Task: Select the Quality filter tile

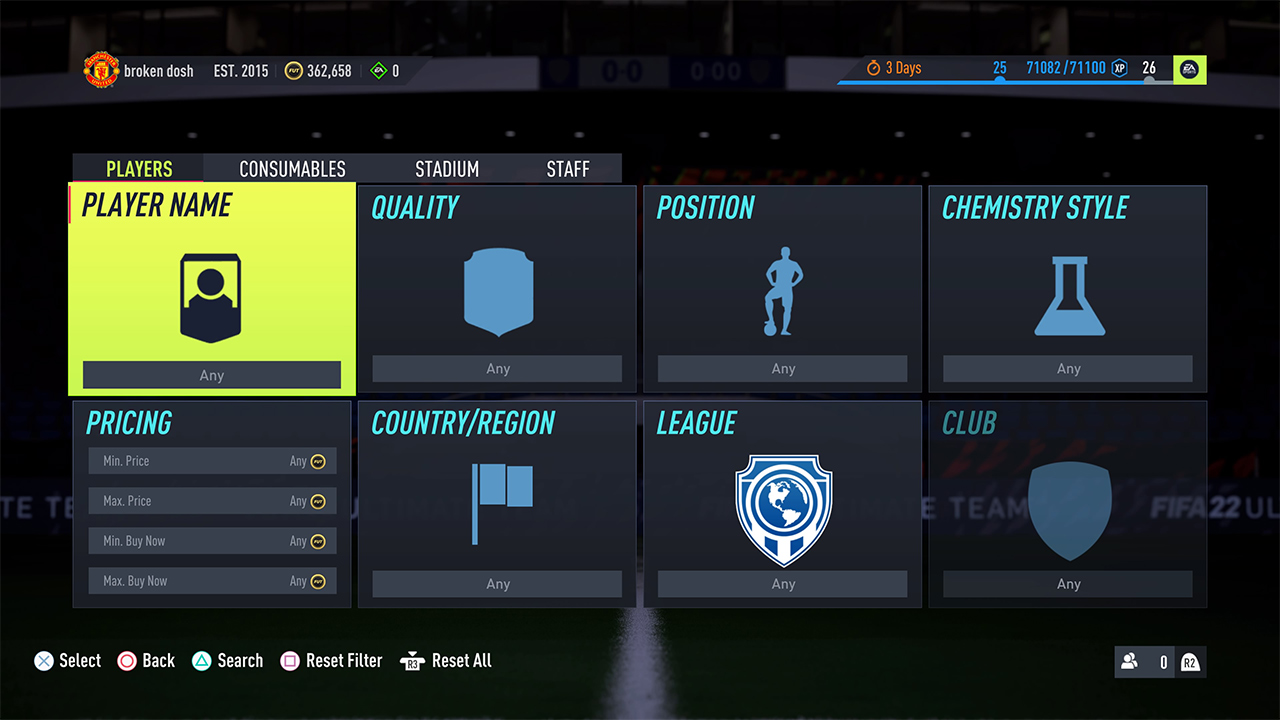Action: 497,288
